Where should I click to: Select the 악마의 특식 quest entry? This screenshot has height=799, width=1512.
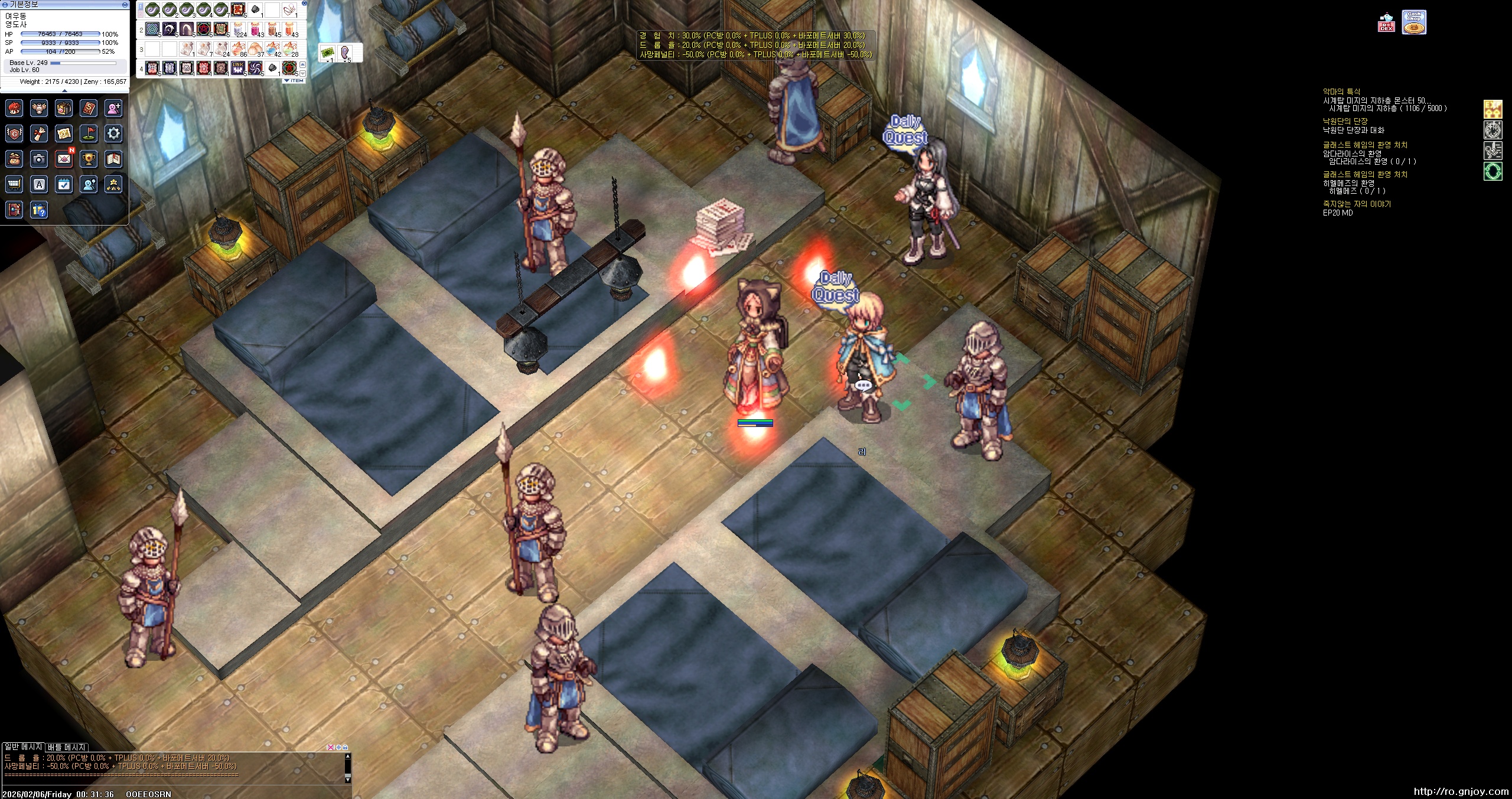point(1341,92)
